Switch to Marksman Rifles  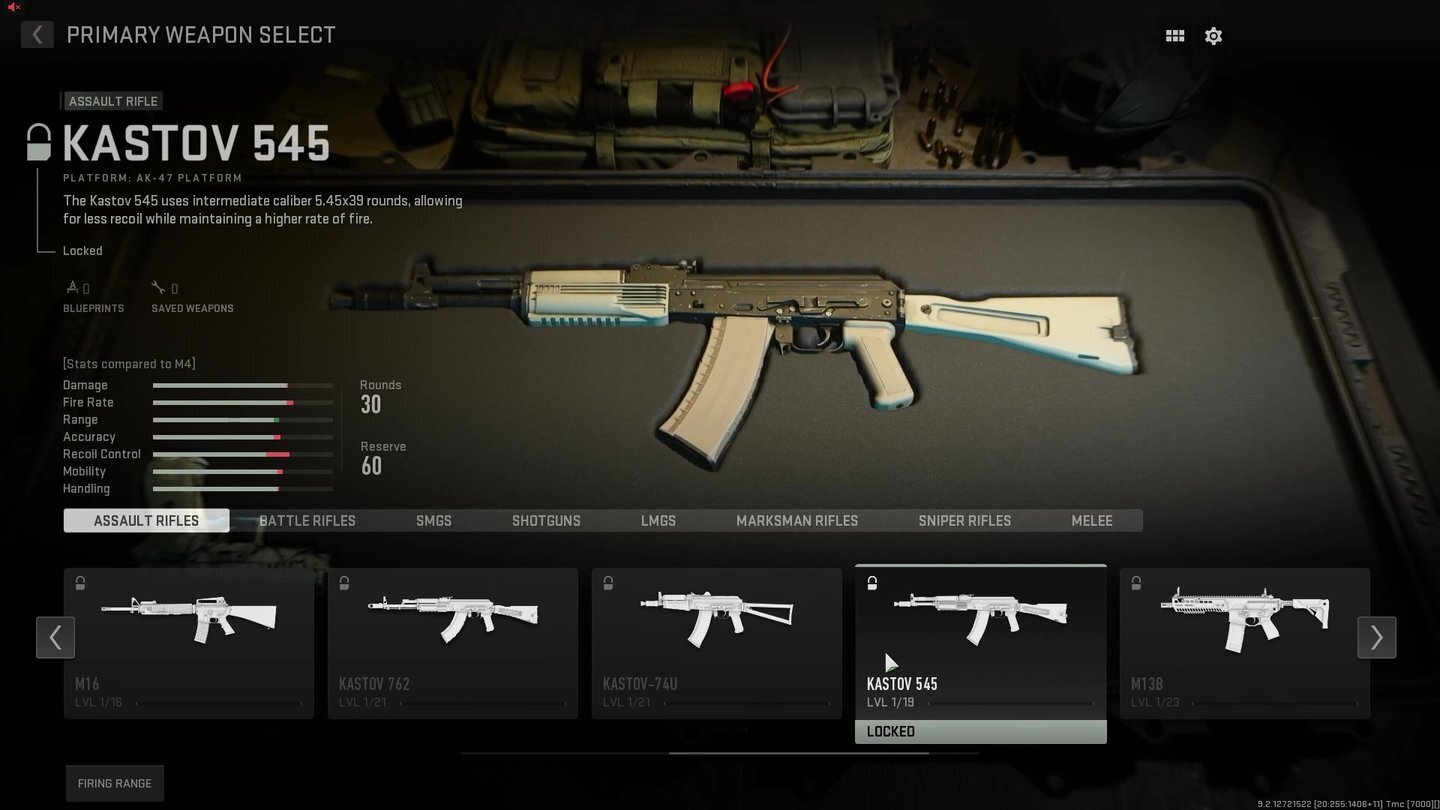click(797, 521)
